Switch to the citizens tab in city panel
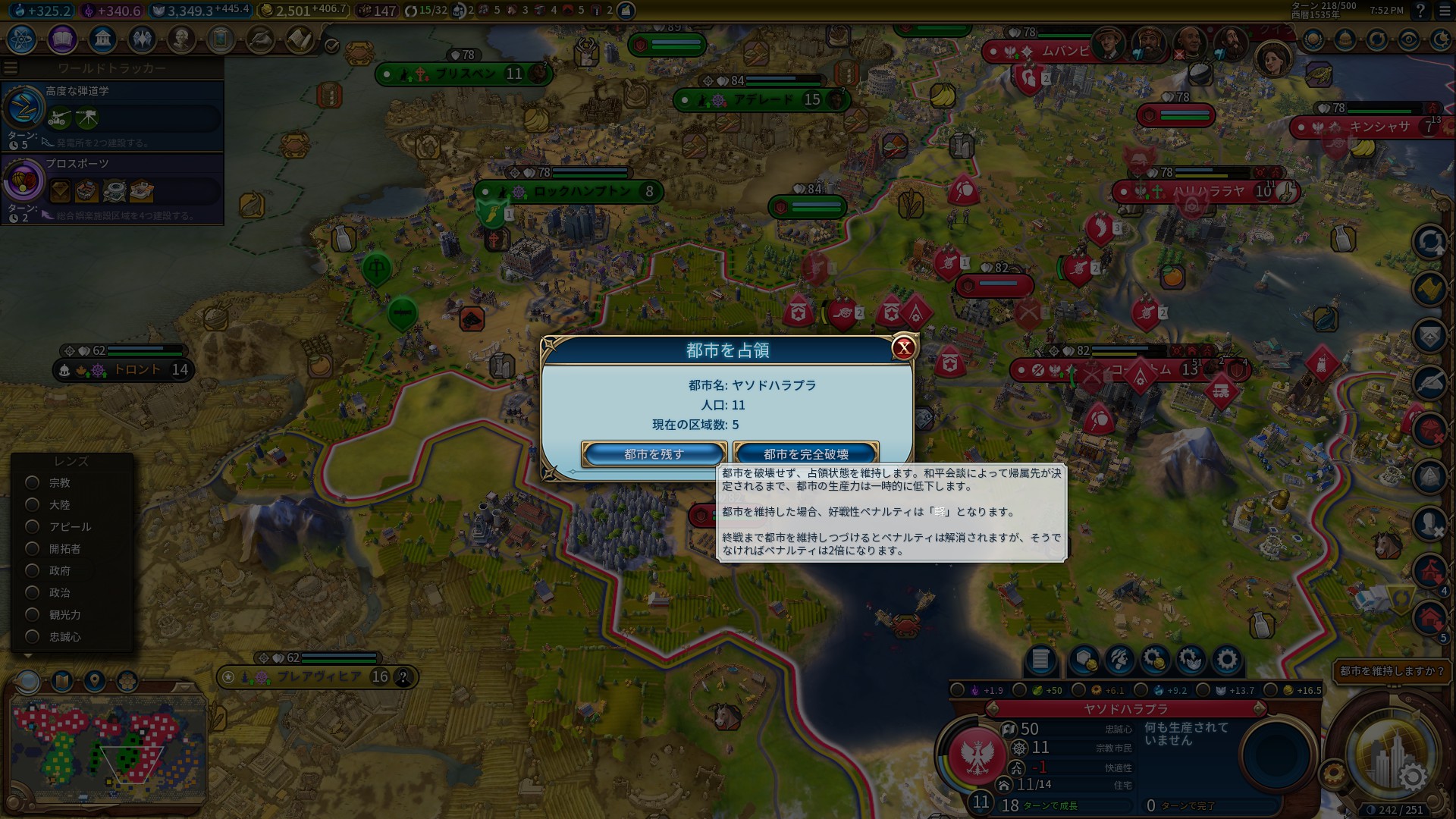 1119,661
